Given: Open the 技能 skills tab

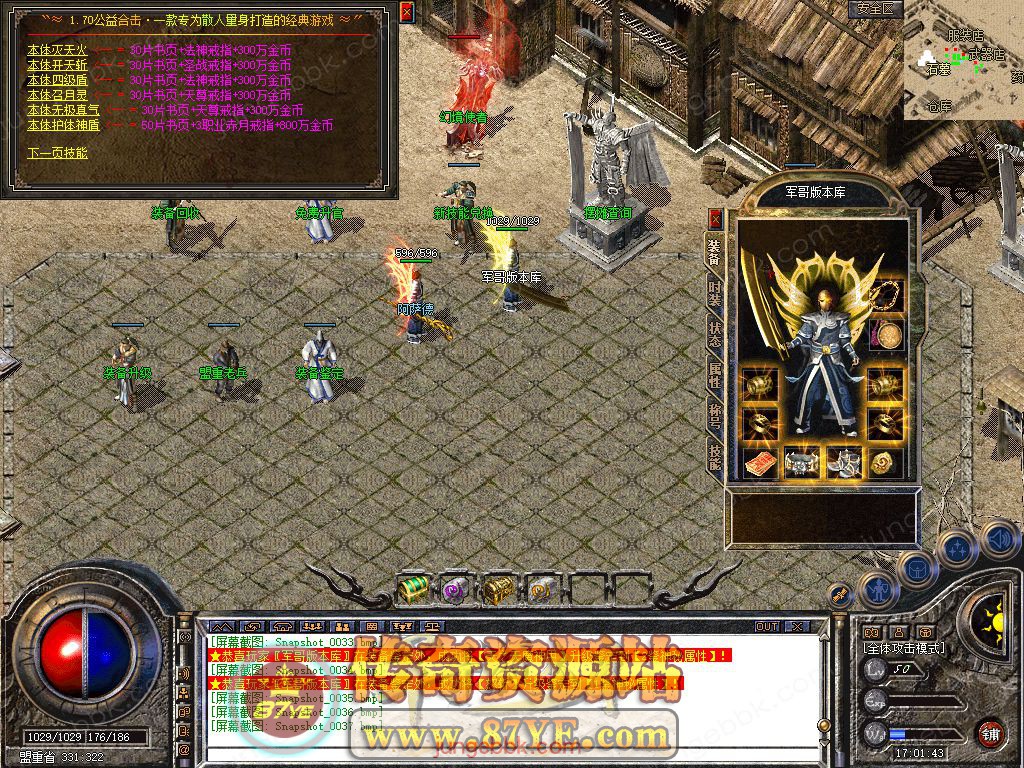Looking at the screenshot, I should pyautogui.click(x=715, y=457).
